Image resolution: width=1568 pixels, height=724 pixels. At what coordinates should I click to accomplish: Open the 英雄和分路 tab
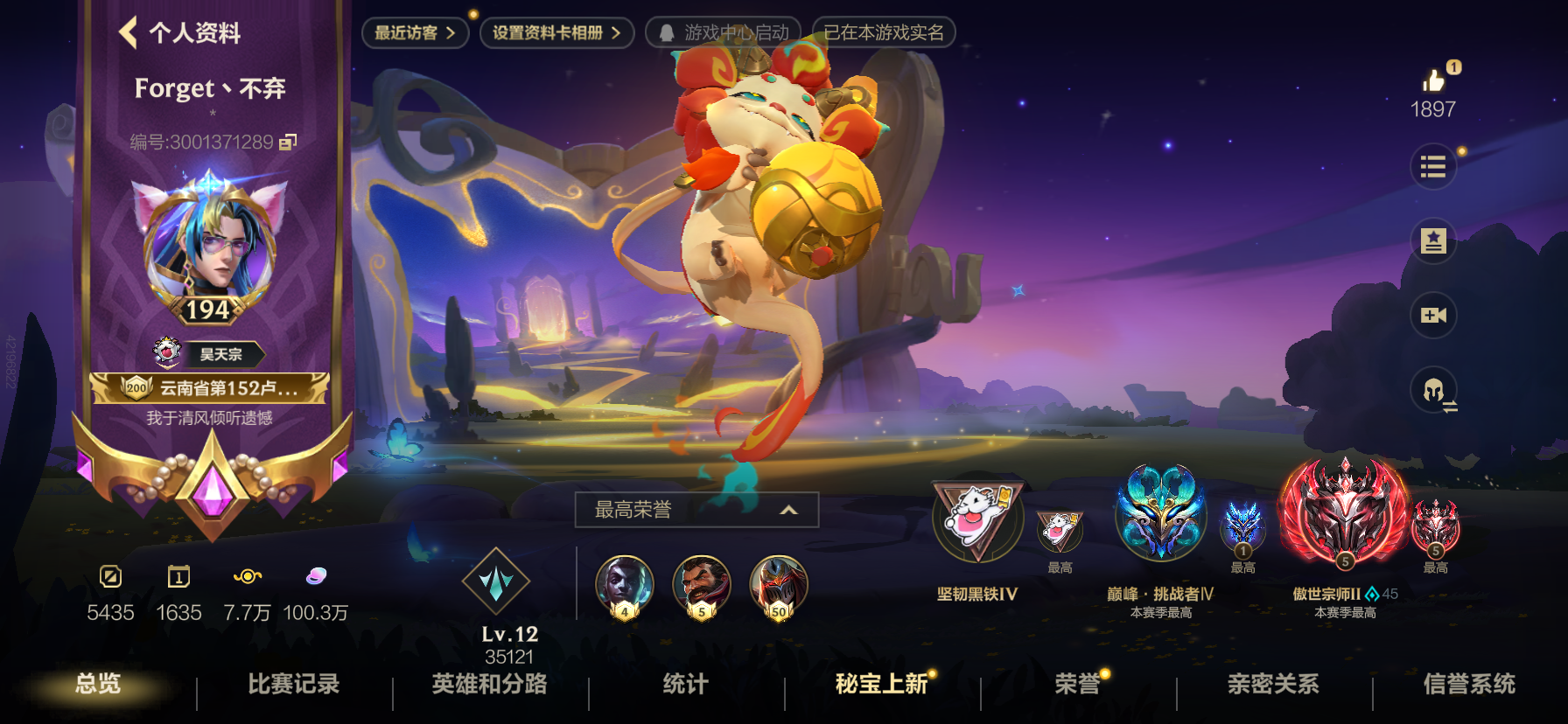pos(489,684)
